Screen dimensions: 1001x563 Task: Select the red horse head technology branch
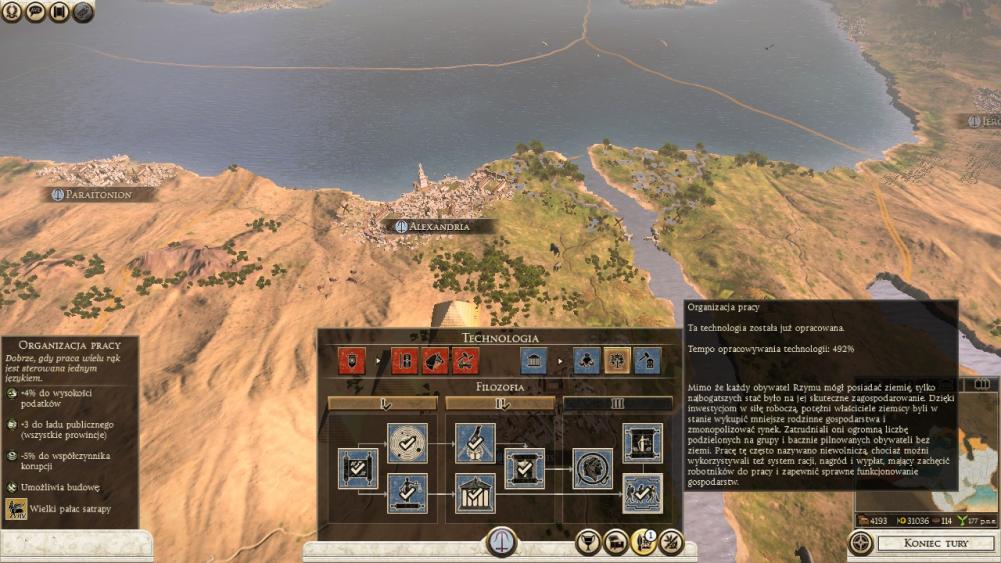[x=435, y=360]
